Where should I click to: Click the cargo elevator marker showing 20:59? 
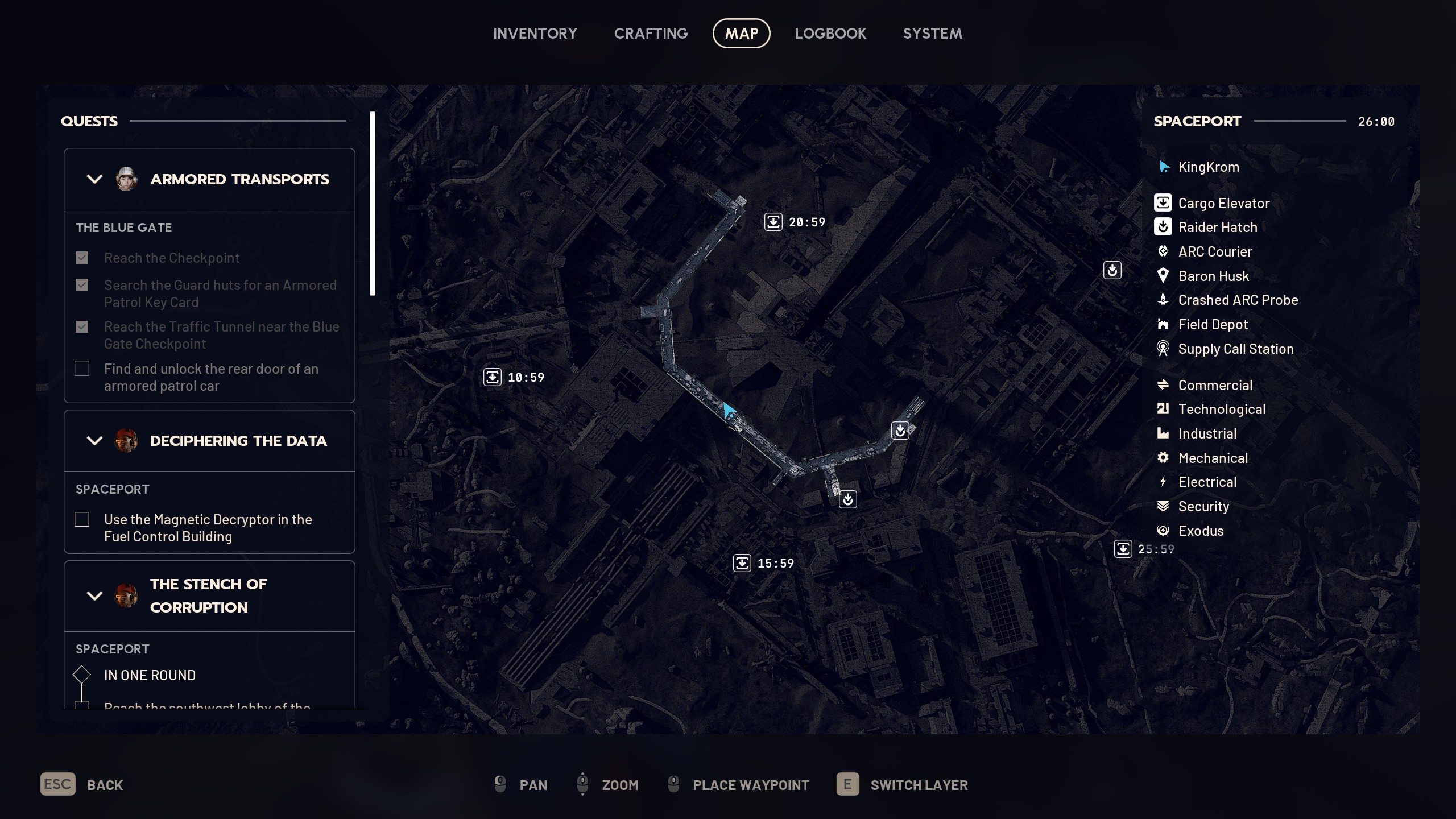point(773,222)
